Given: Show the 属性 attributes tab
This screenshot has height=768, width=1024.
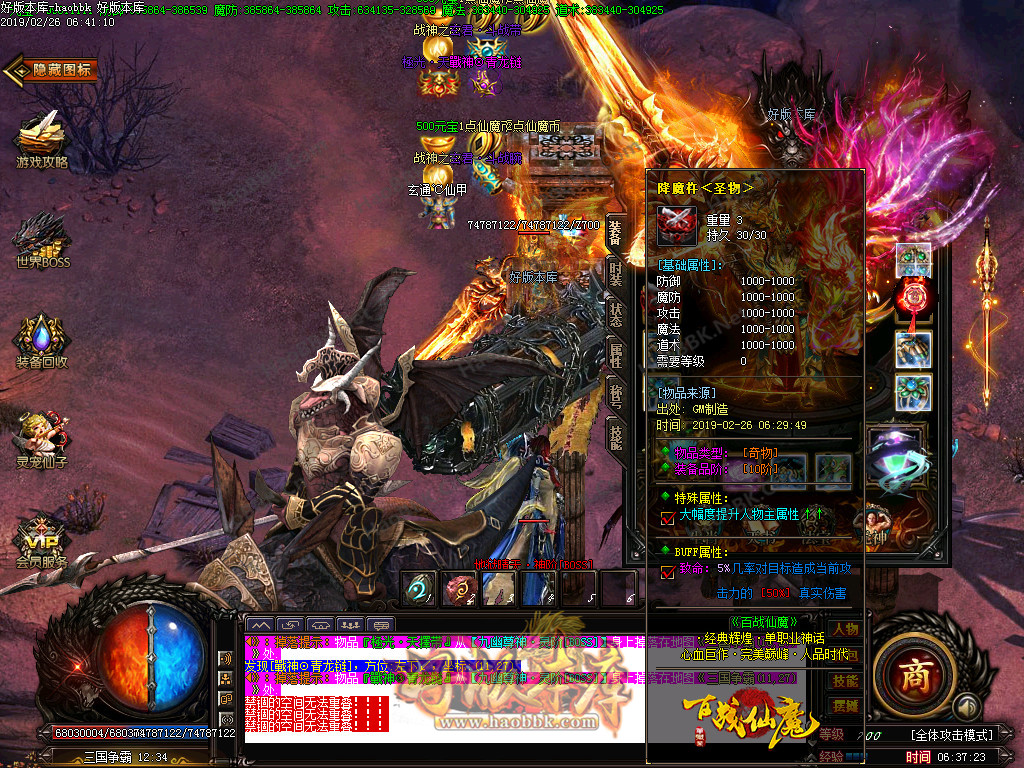Looking at the screenshot, I should [615, 352].
